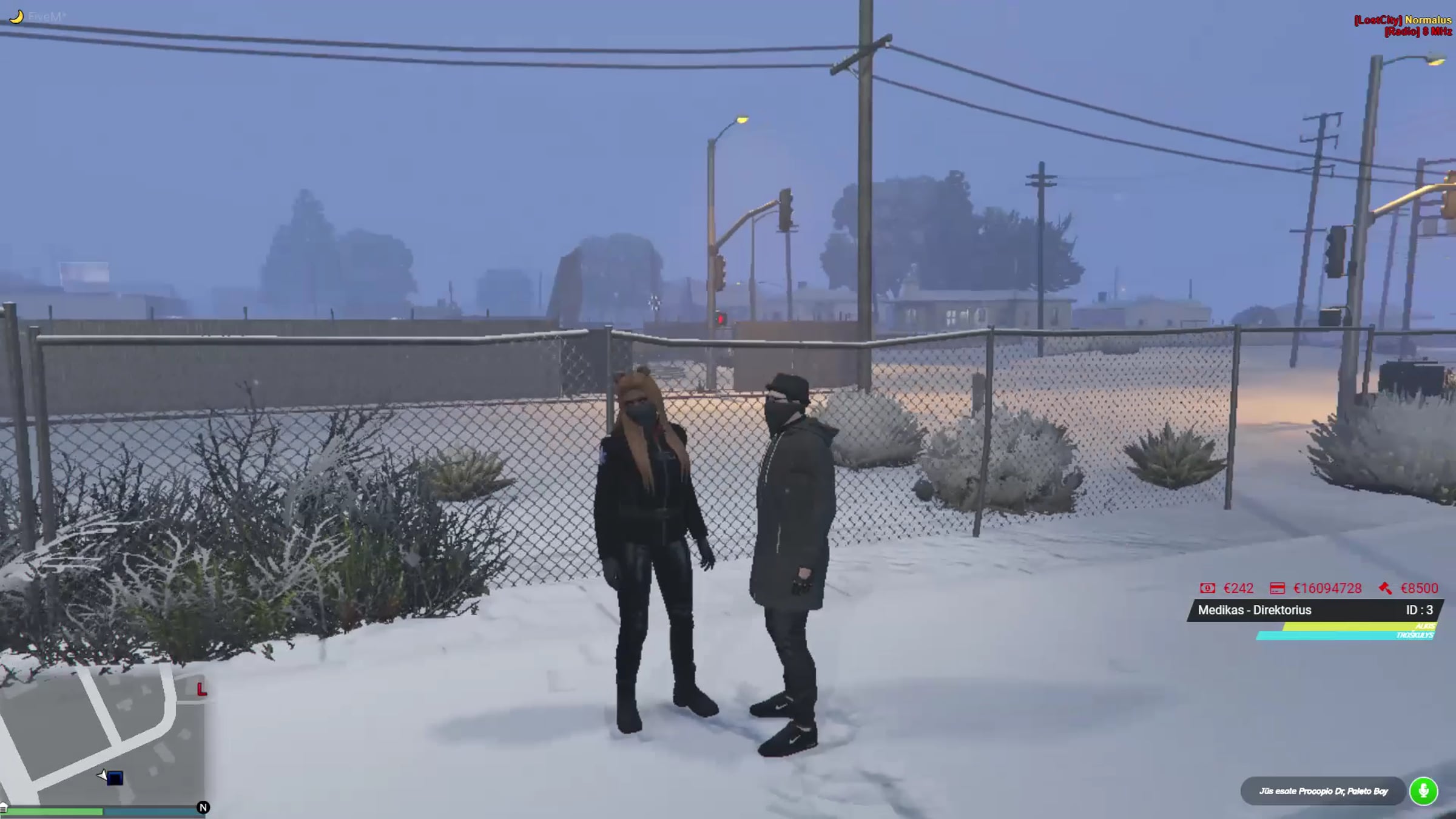Toggle the green microphone voice icon
The image size is (1456, 819).
[1423, 791]
